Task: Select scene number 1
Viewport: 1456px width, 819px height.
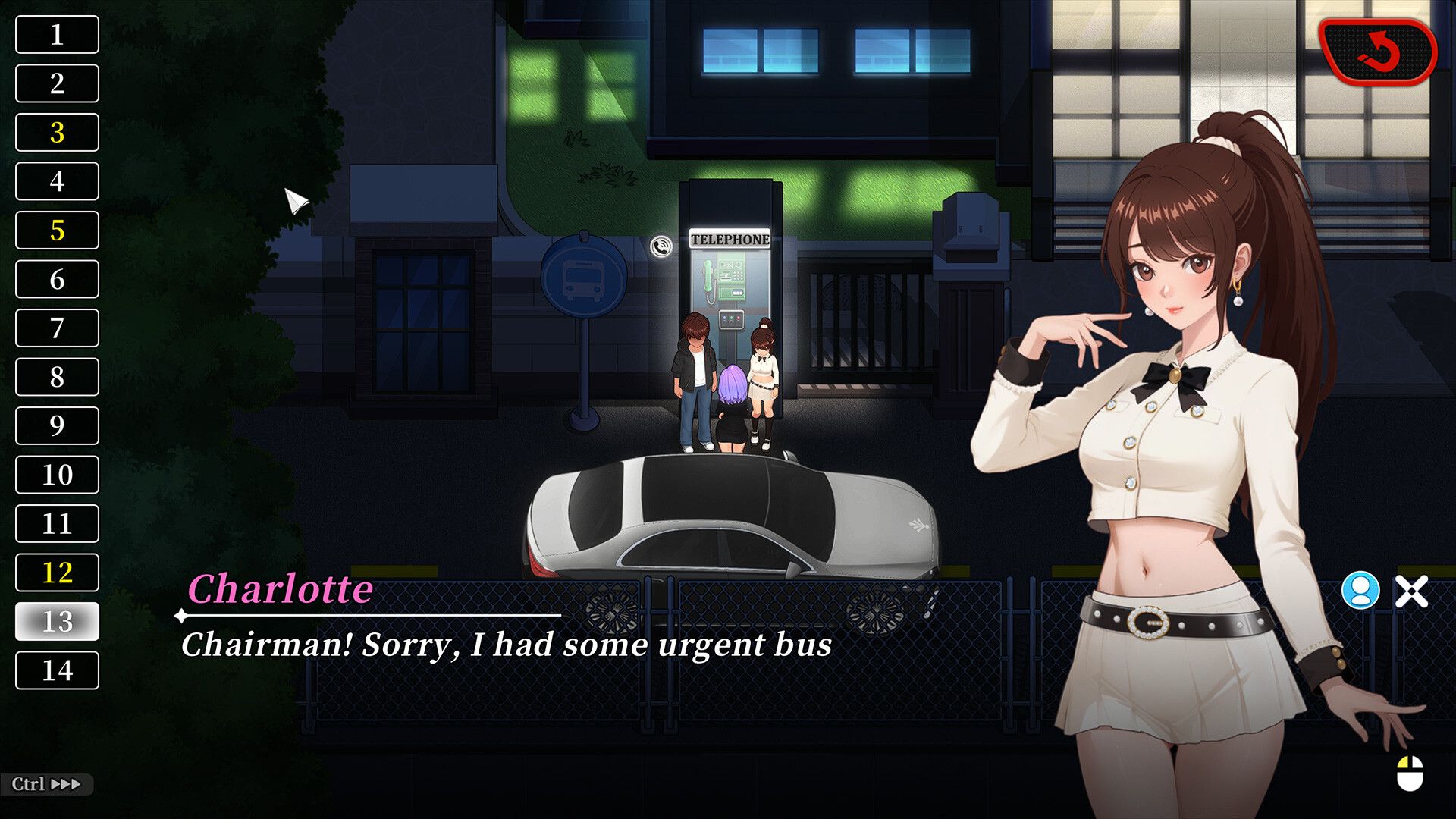Action: tap(57, 35)
